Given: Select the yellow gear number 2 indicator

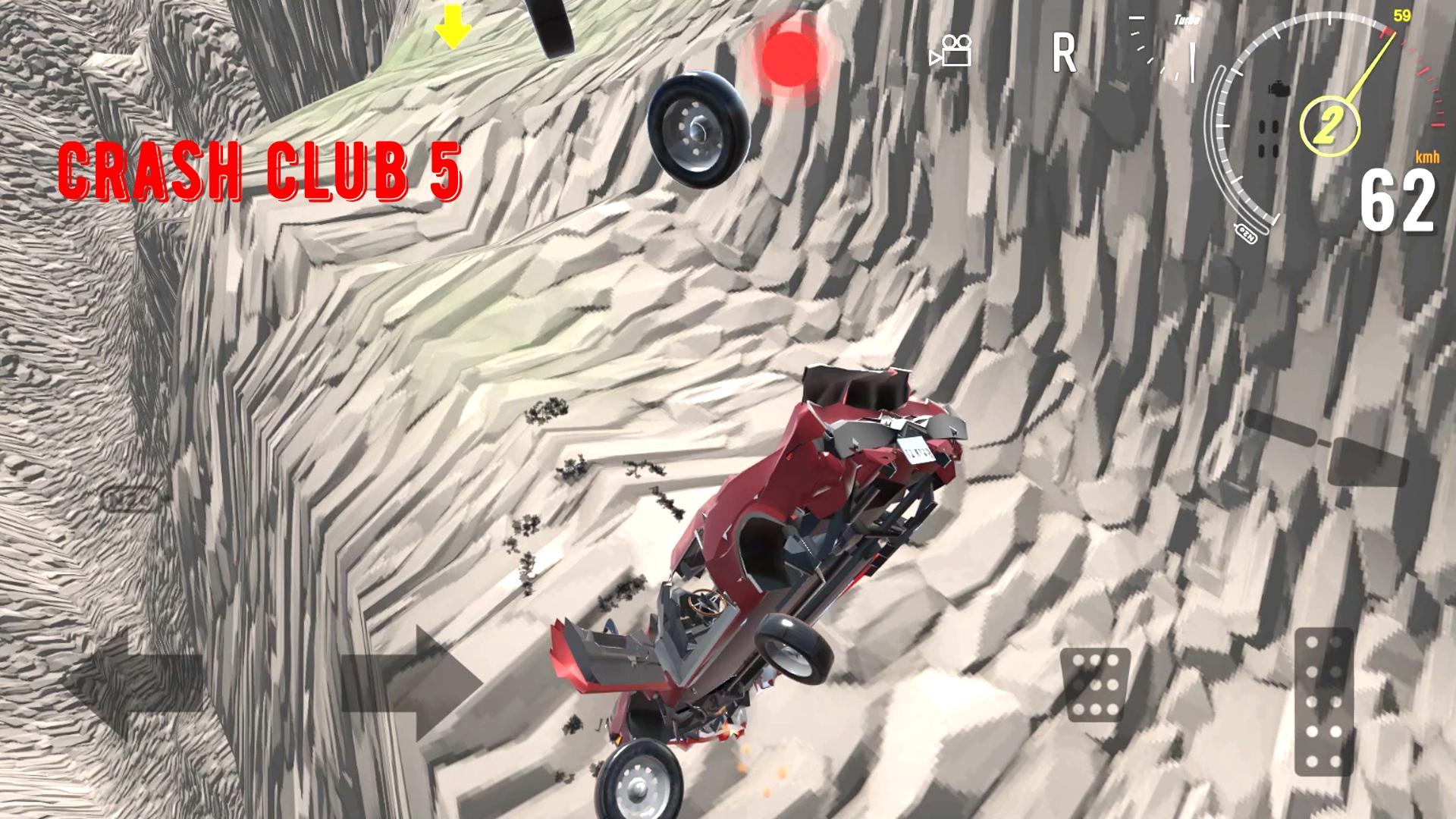Looking at the screenshot, I should (x=1331, y=125).
